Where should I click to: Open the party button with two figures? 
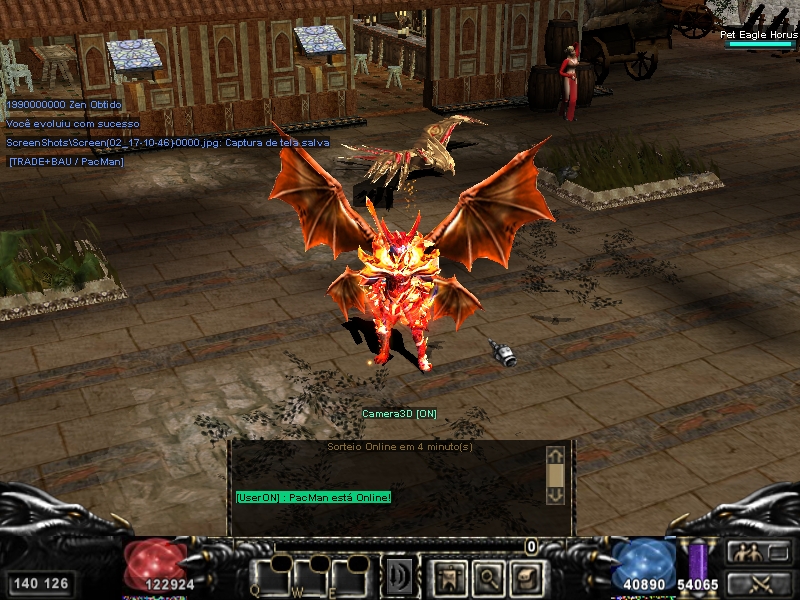pyautogui.click(x=756, y=553)
